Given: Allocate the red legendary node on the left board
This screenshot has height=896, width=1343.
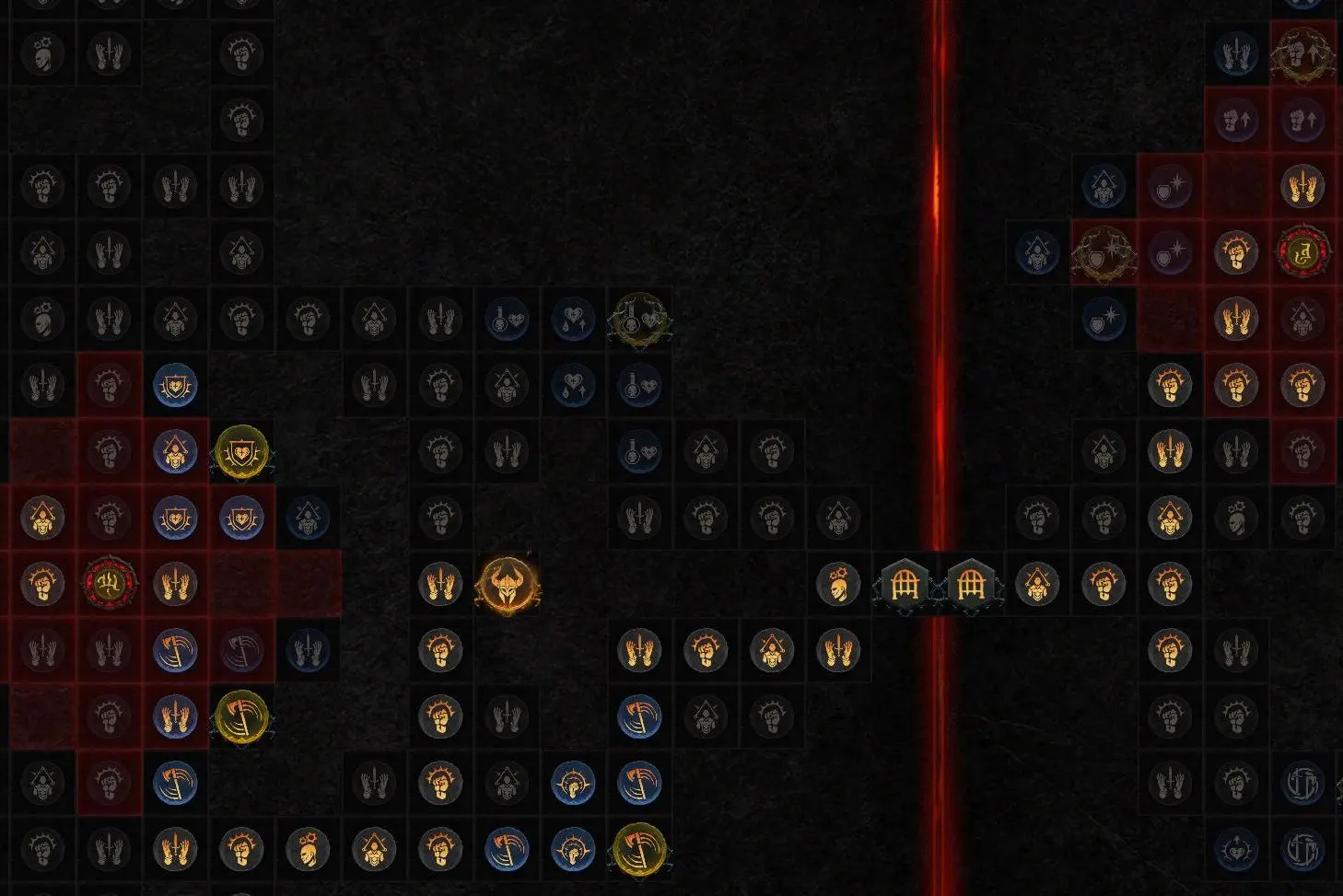Looking at the screenshot, I should (109, 585).
